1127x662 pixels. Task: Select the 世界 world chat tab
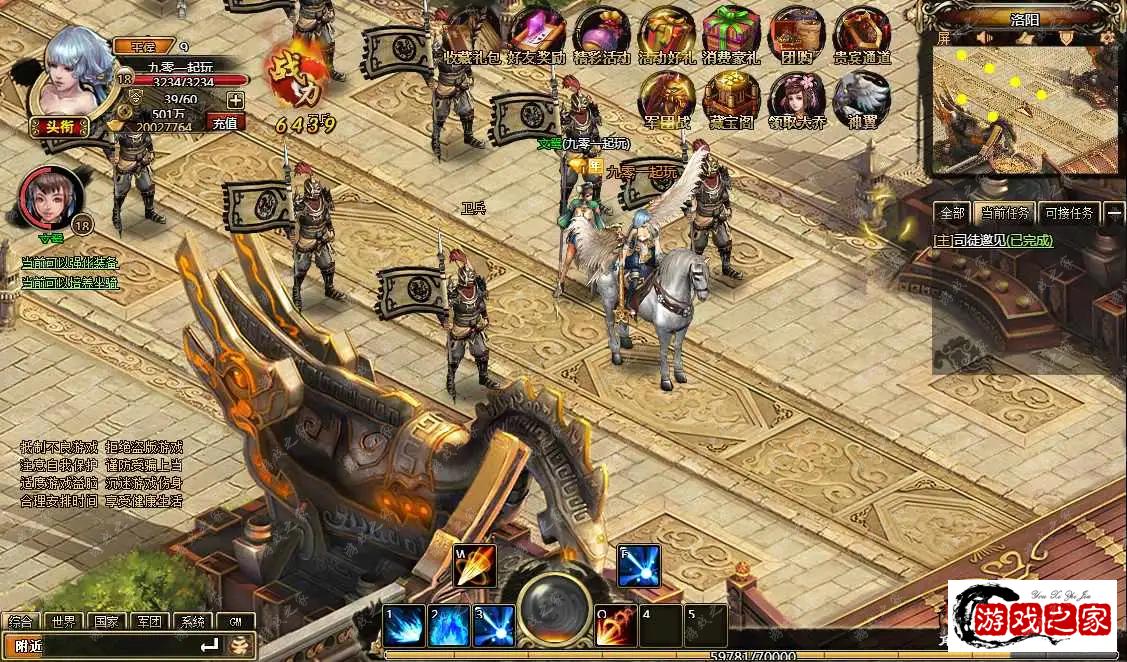(64, 621)
